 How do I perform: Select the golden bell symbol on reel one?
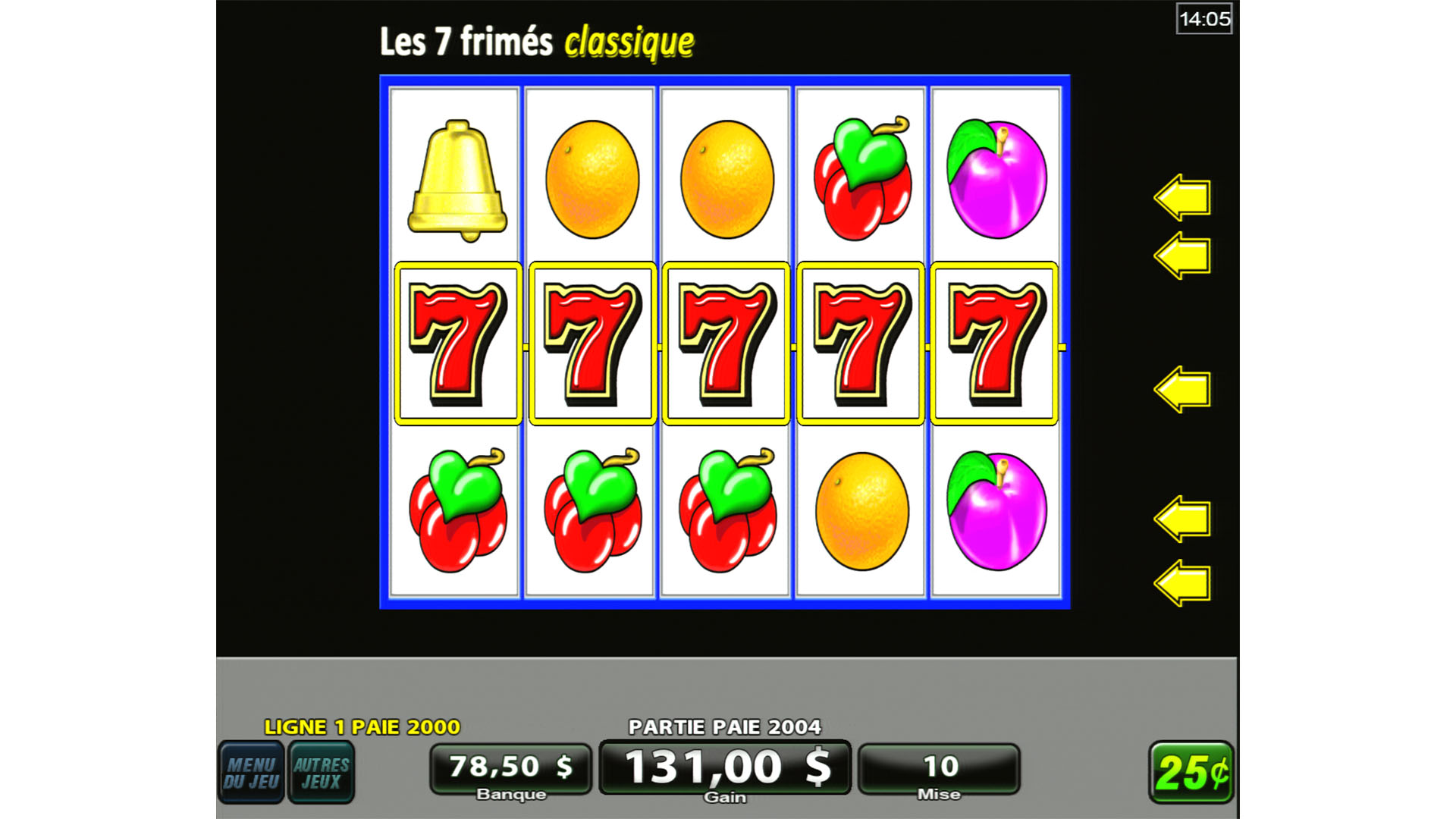click(x=459, y=178)
